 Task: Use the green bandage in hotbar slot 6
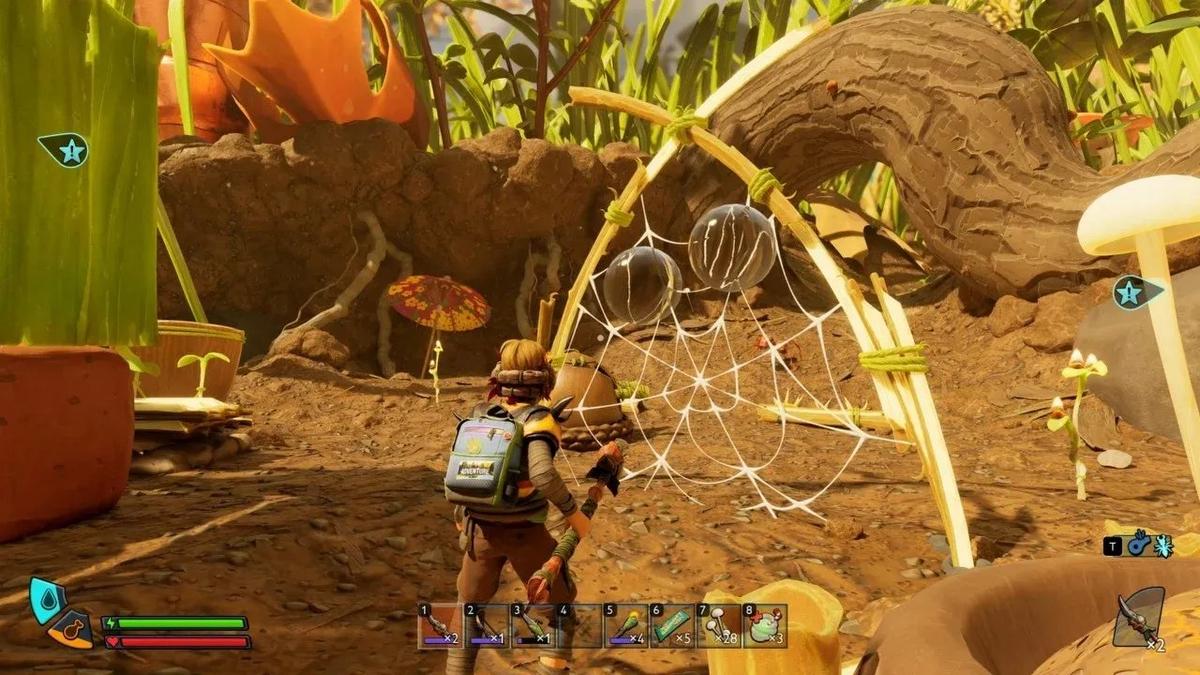point(672,627)
